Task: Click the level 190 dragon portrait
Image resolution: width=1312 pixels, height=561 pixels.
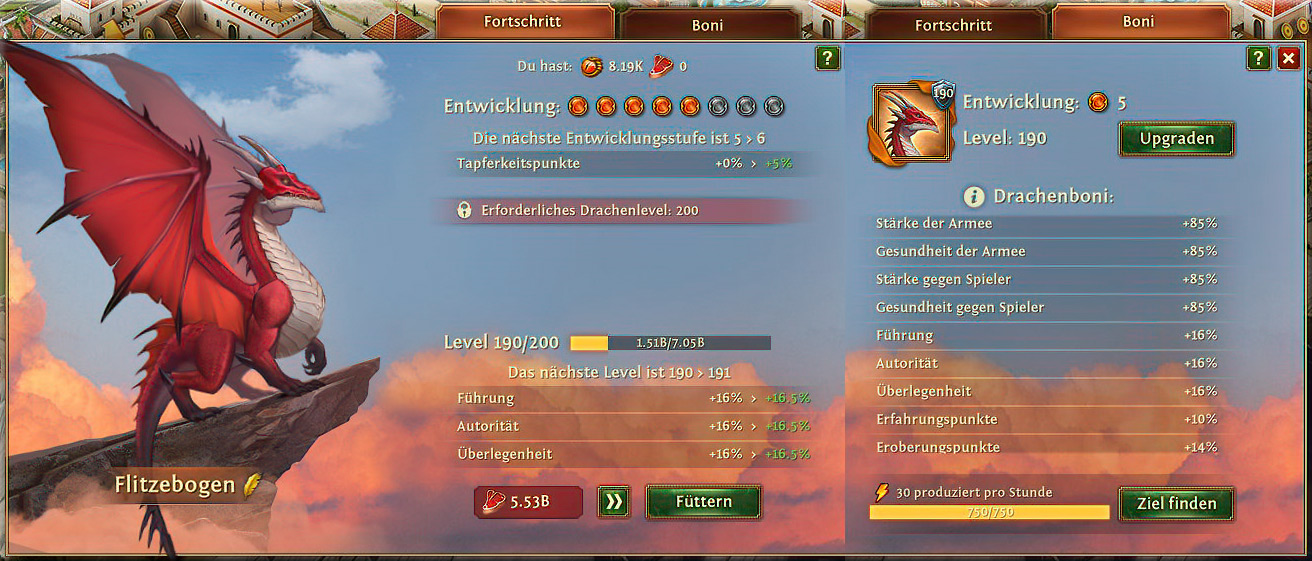Action: (912, 125)
